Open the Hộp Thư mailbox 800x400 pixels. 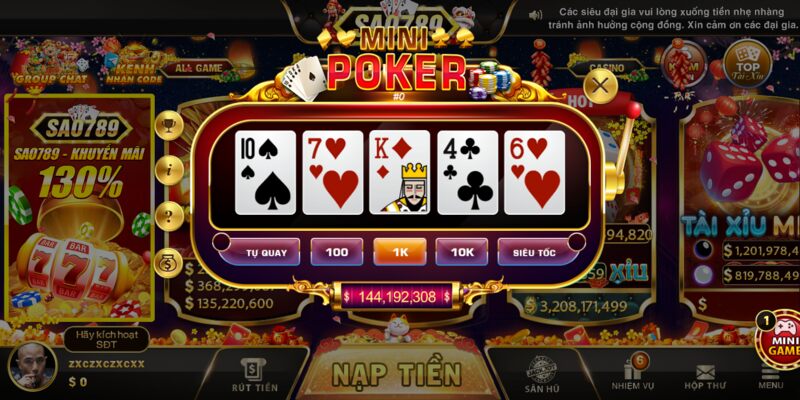tap(706, 376)
